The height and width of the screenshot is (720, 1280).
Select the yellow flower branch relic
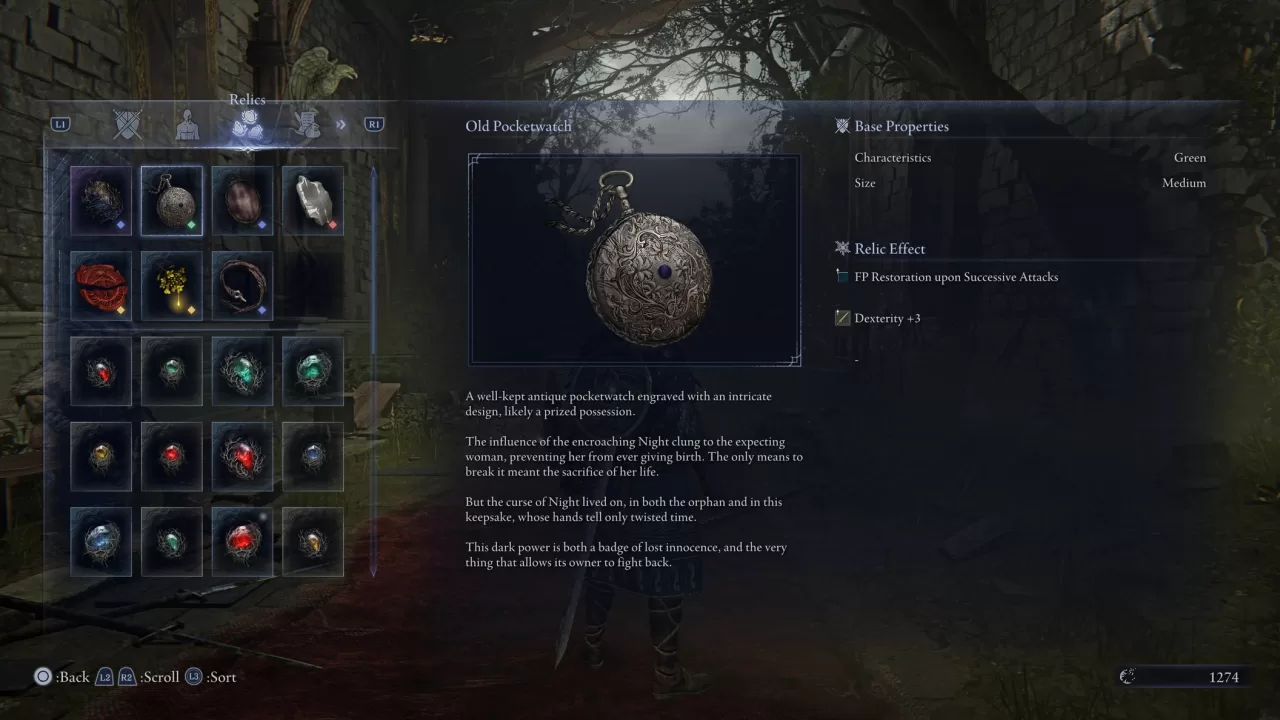click(x=171, y=286)
